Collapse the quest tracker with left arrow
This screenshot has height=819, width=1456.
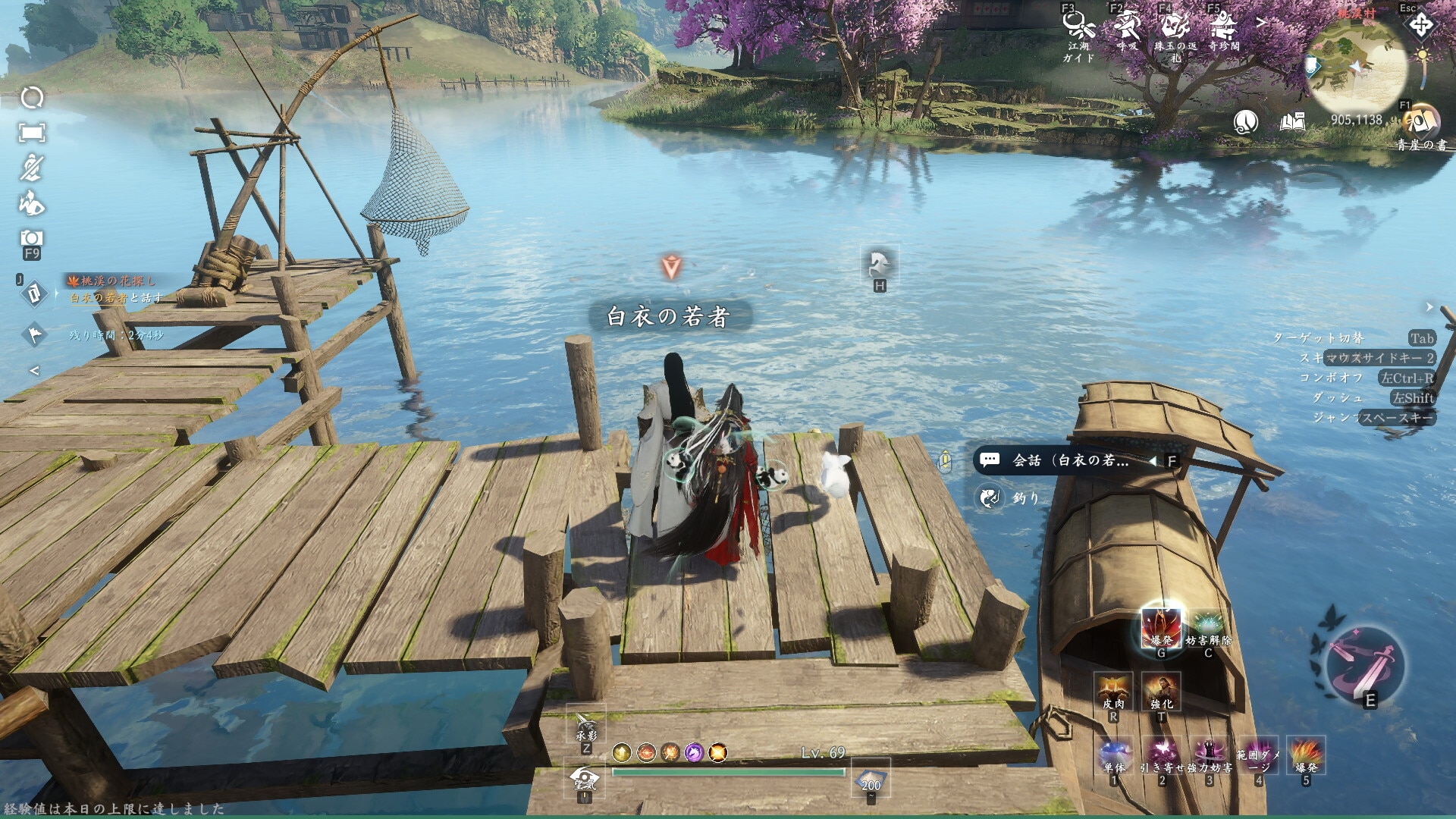pos(34,371)
